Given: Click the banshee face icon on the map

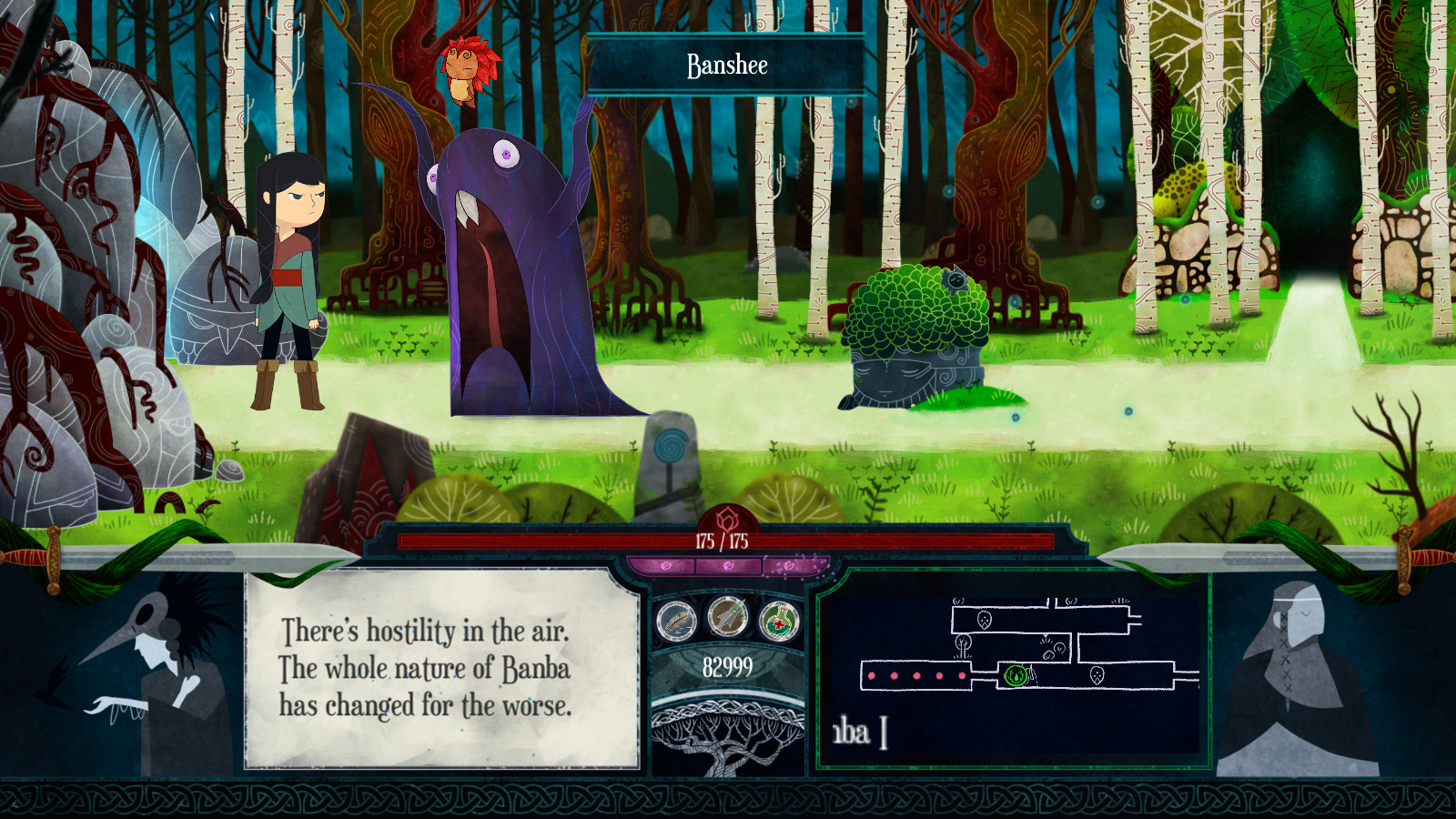Looking at the screenshot, I should 984,620.
